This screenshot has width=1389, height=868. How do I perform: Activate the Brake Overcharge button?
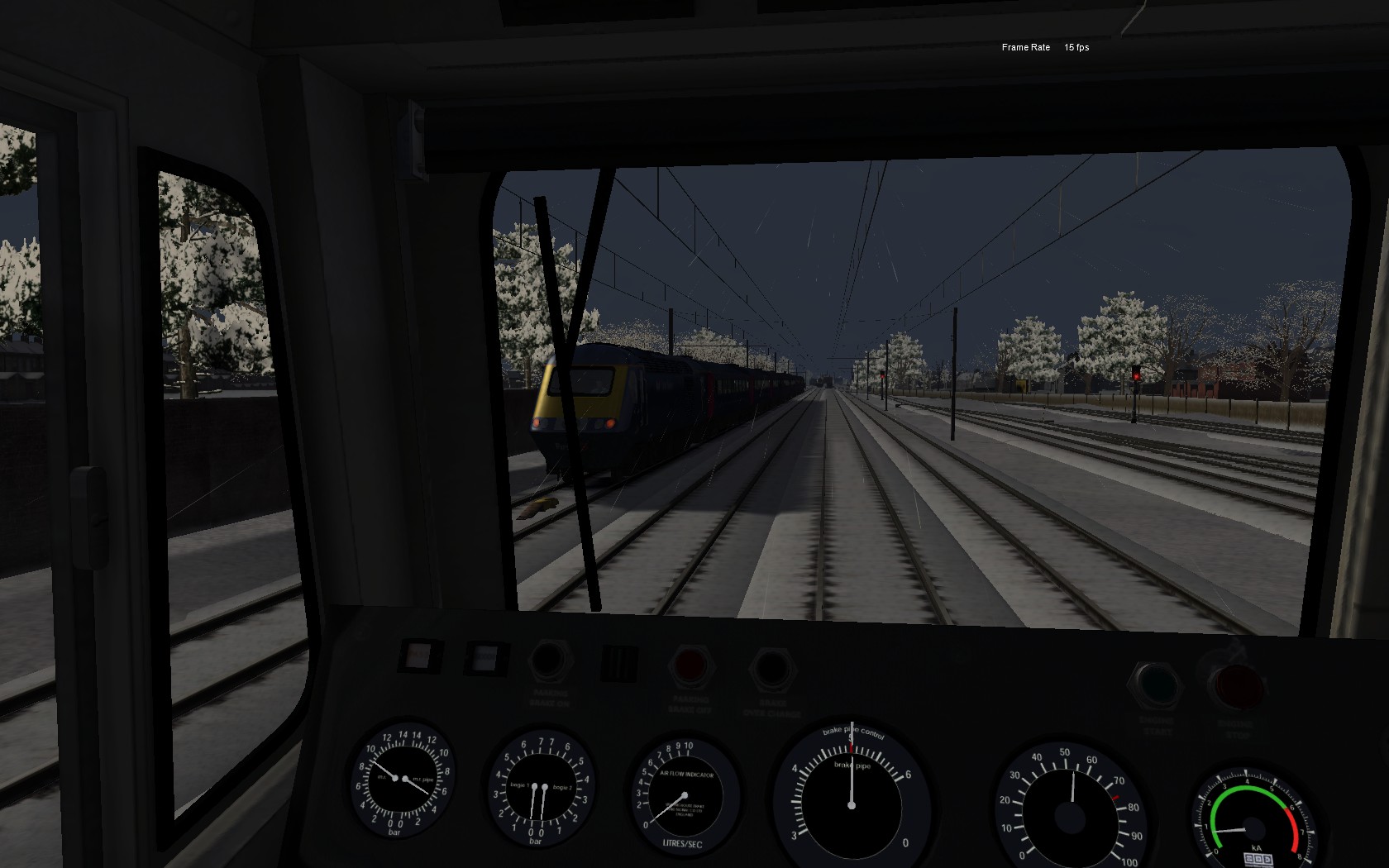(x=771, y=669)
